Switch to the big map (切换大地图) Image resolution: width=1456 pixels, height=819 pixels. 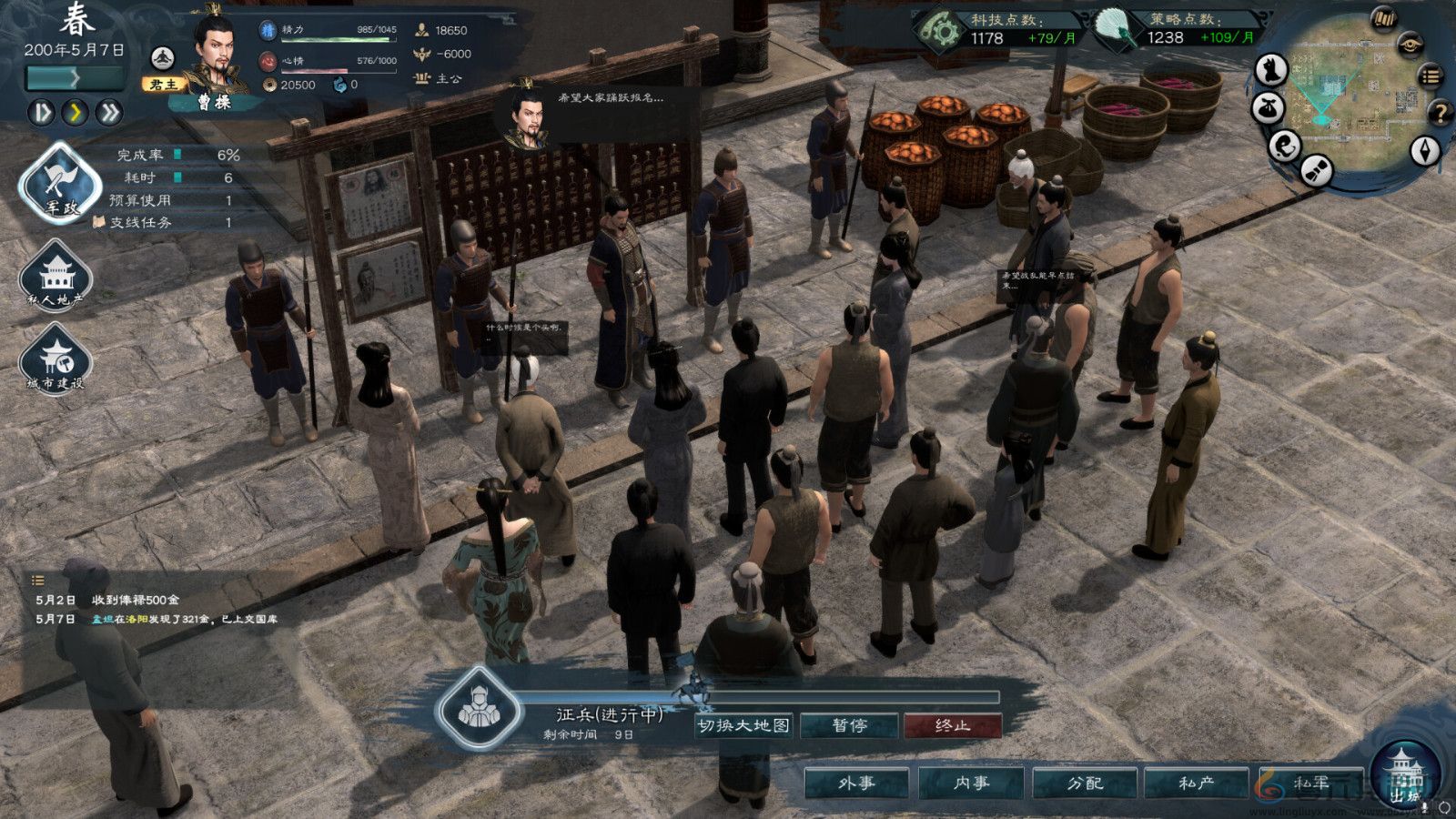743,725
